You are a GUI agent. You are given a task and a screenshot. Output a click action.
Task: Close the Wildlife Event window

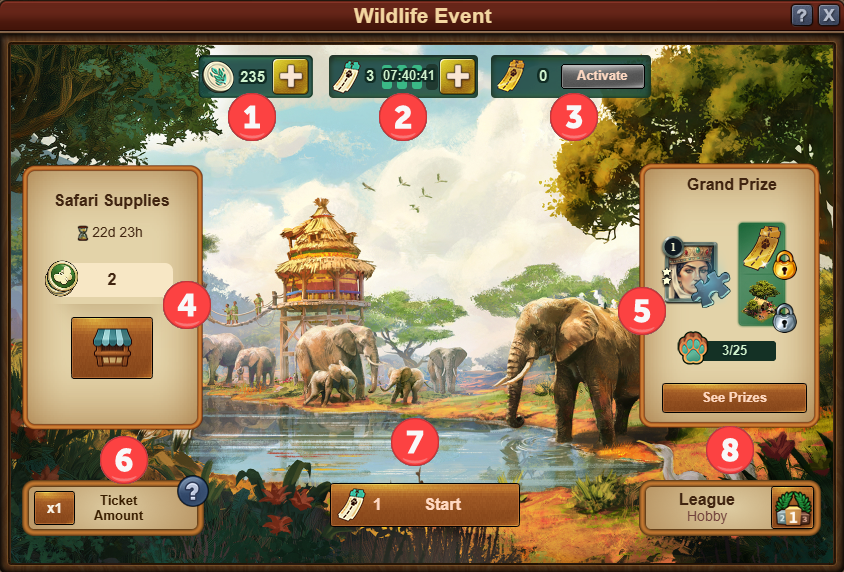828,15
